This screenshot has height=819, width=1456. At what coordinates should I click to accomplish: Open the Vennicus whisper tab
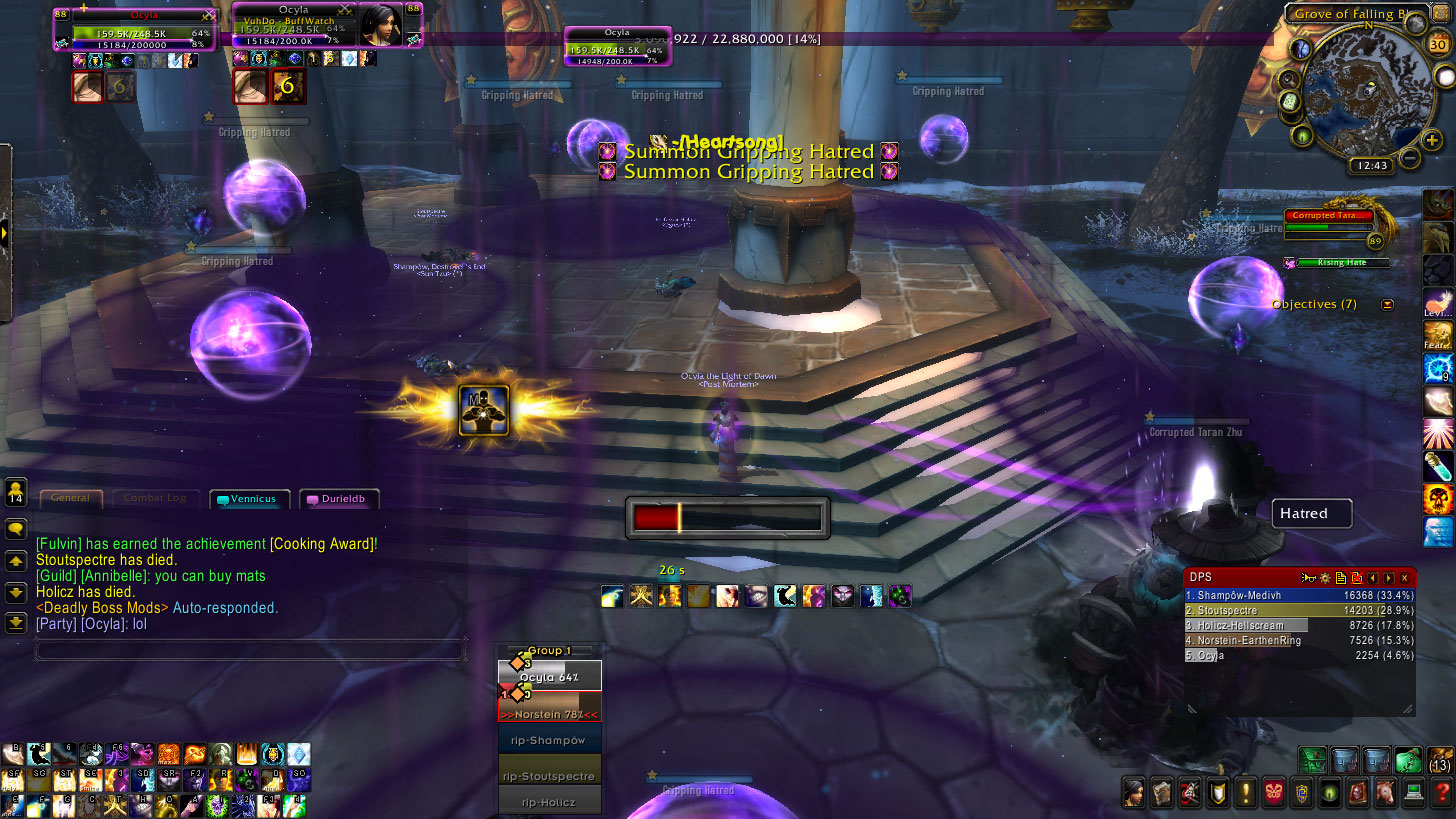pyautogui.click(x=249, y=499)
